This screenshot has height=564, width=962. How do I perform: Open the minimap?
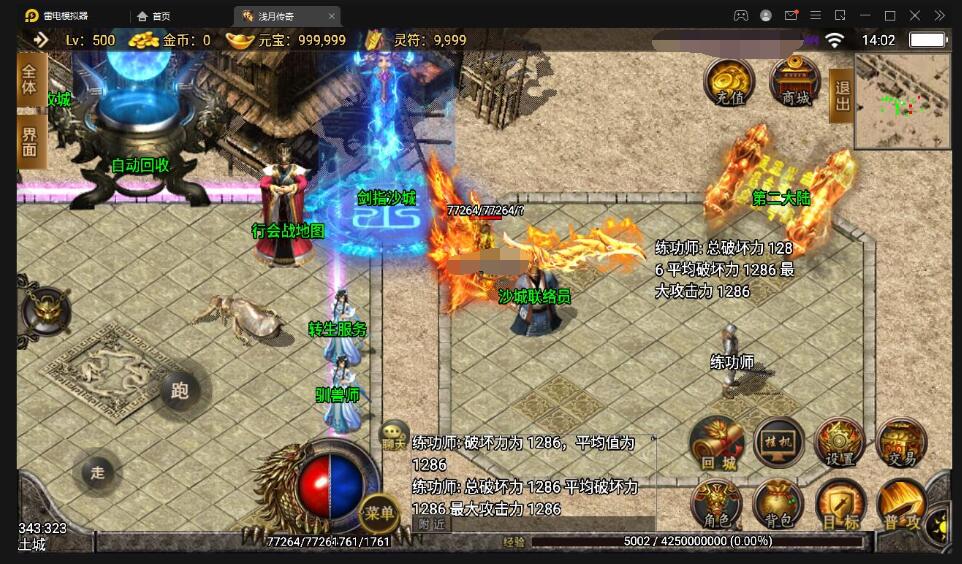(903, 100)
